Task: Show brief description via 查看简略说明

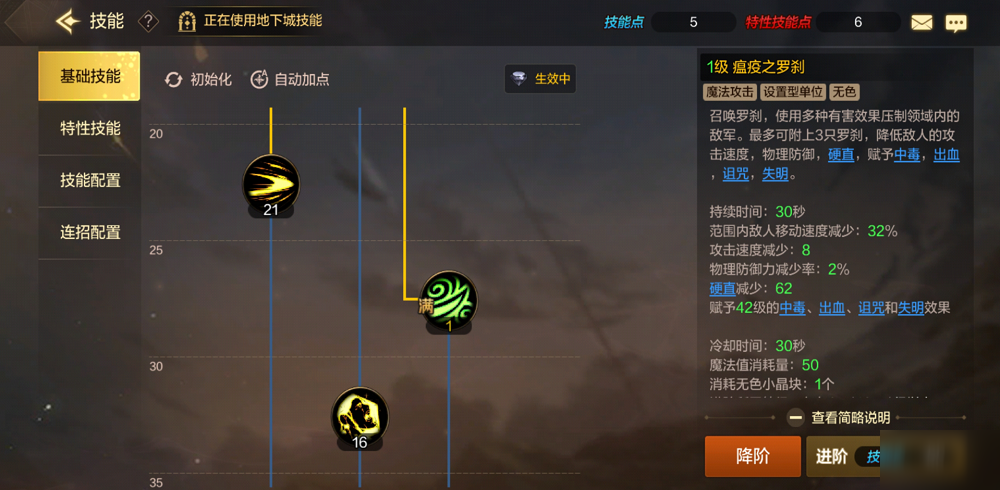Action: (838, 418)
